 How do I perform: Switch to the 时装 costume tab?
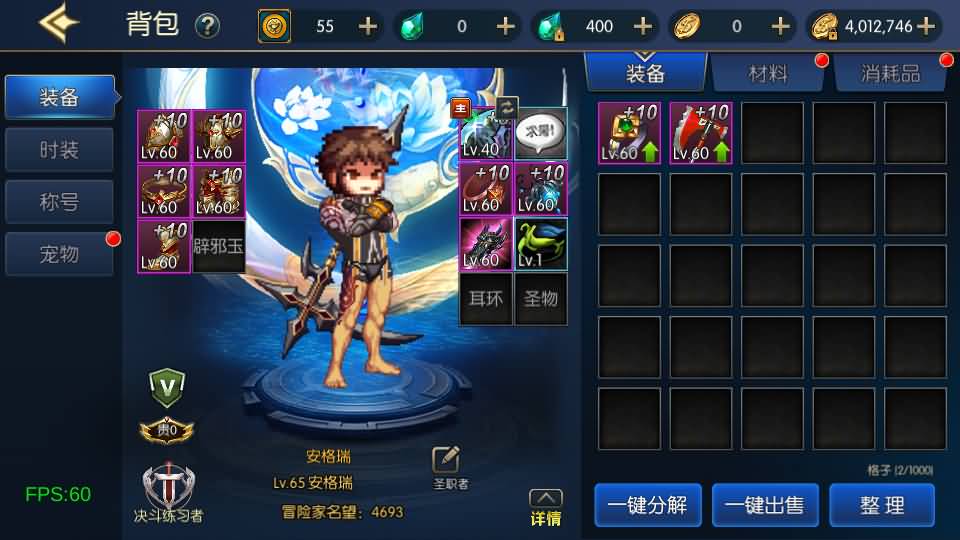pyautogui.click(x=59, y=150)
